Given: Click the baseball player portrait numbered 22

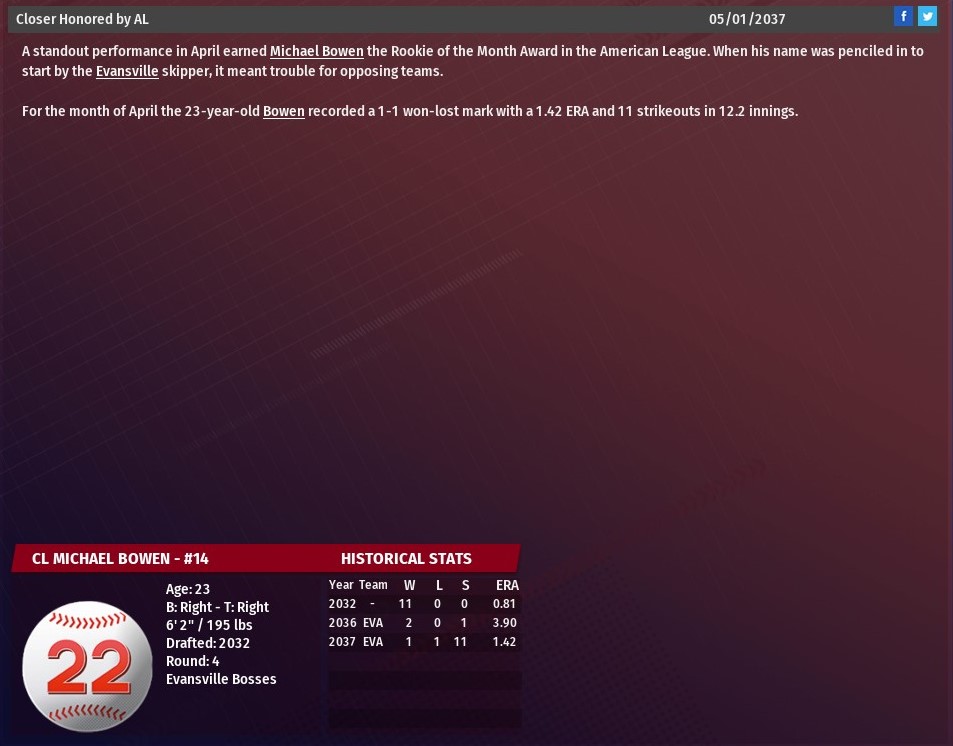Looking at the screenshot, I should click(x=87, y=665).
